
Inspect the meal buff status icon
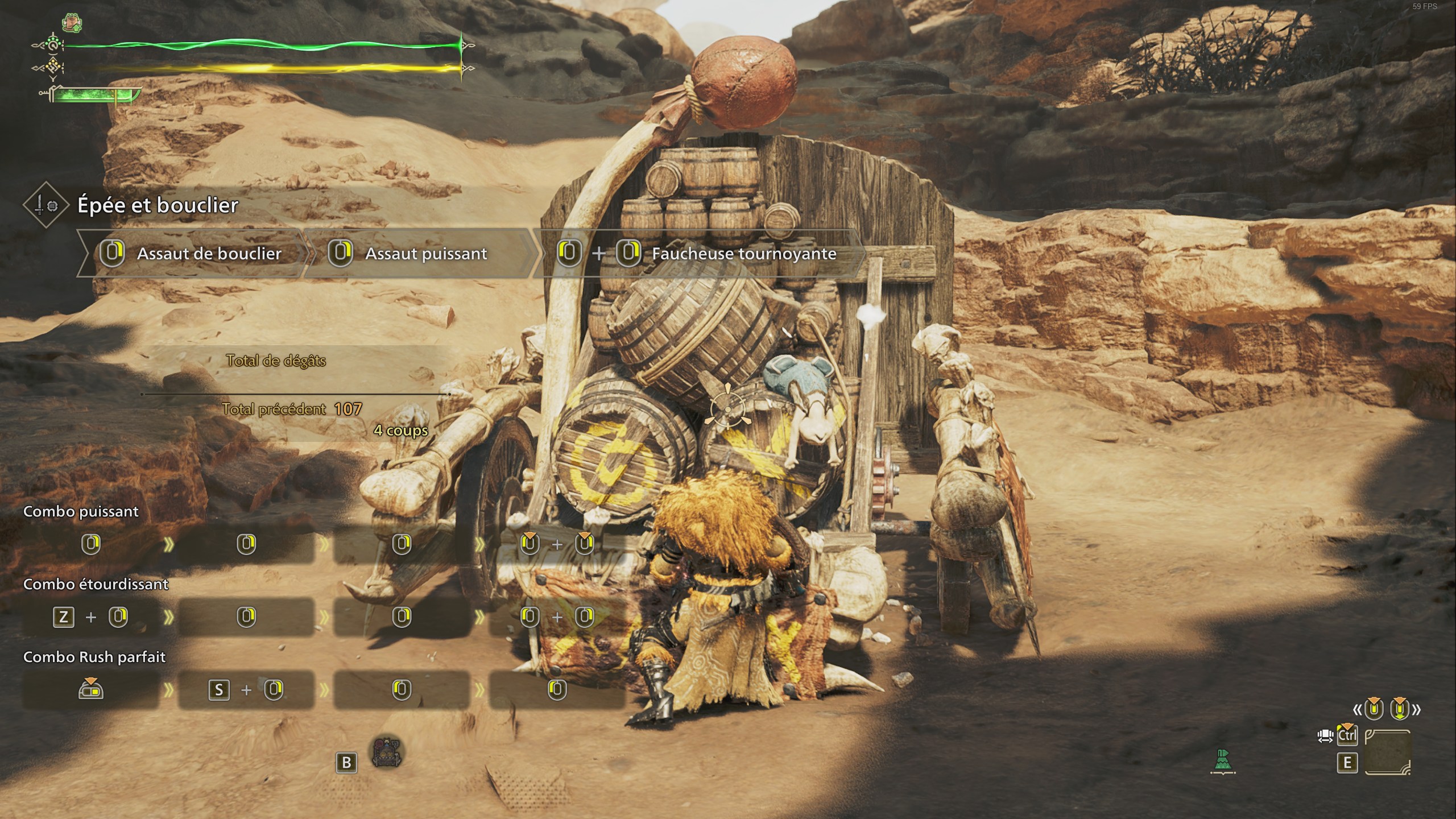click(72, 23)
